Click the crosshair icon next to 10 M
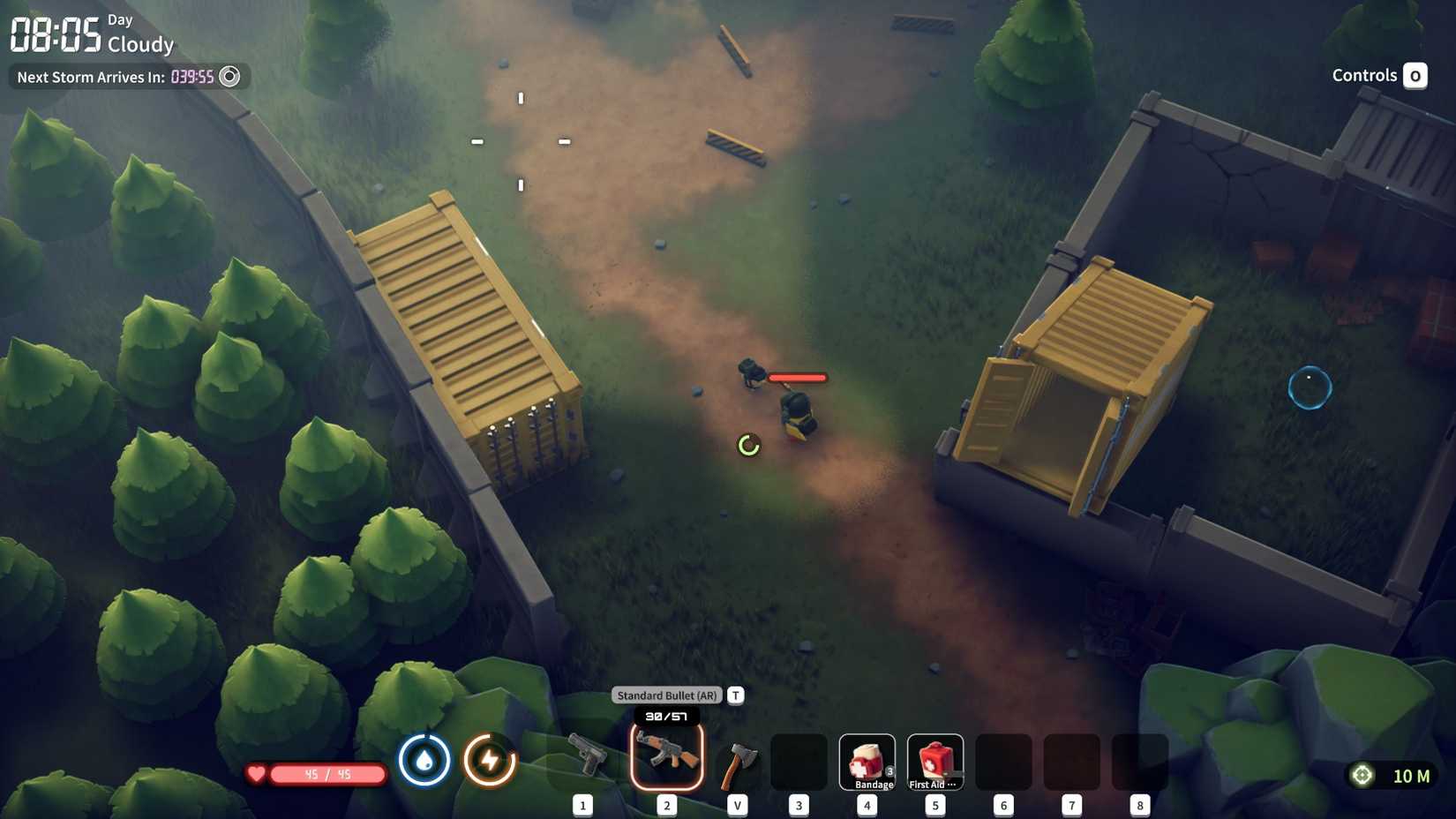 coord(1360,777)
